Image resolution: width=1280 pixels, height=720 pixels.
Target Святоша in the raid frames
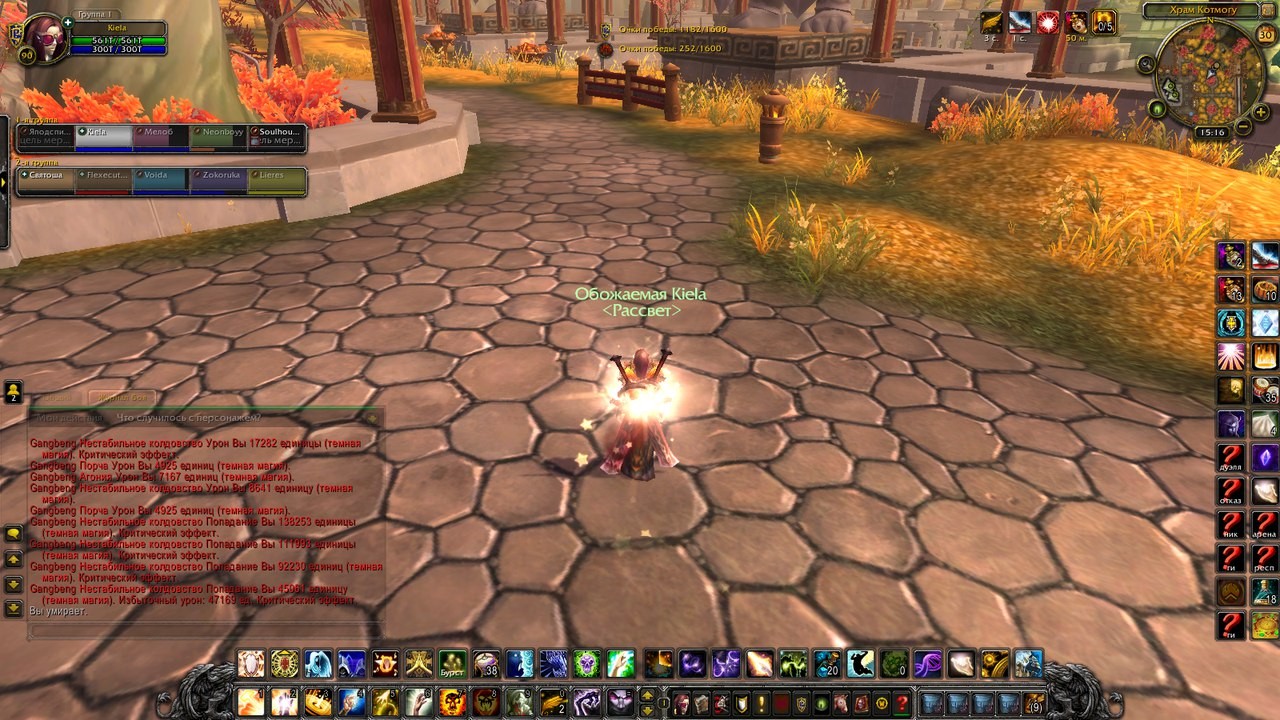pos(46,180)
